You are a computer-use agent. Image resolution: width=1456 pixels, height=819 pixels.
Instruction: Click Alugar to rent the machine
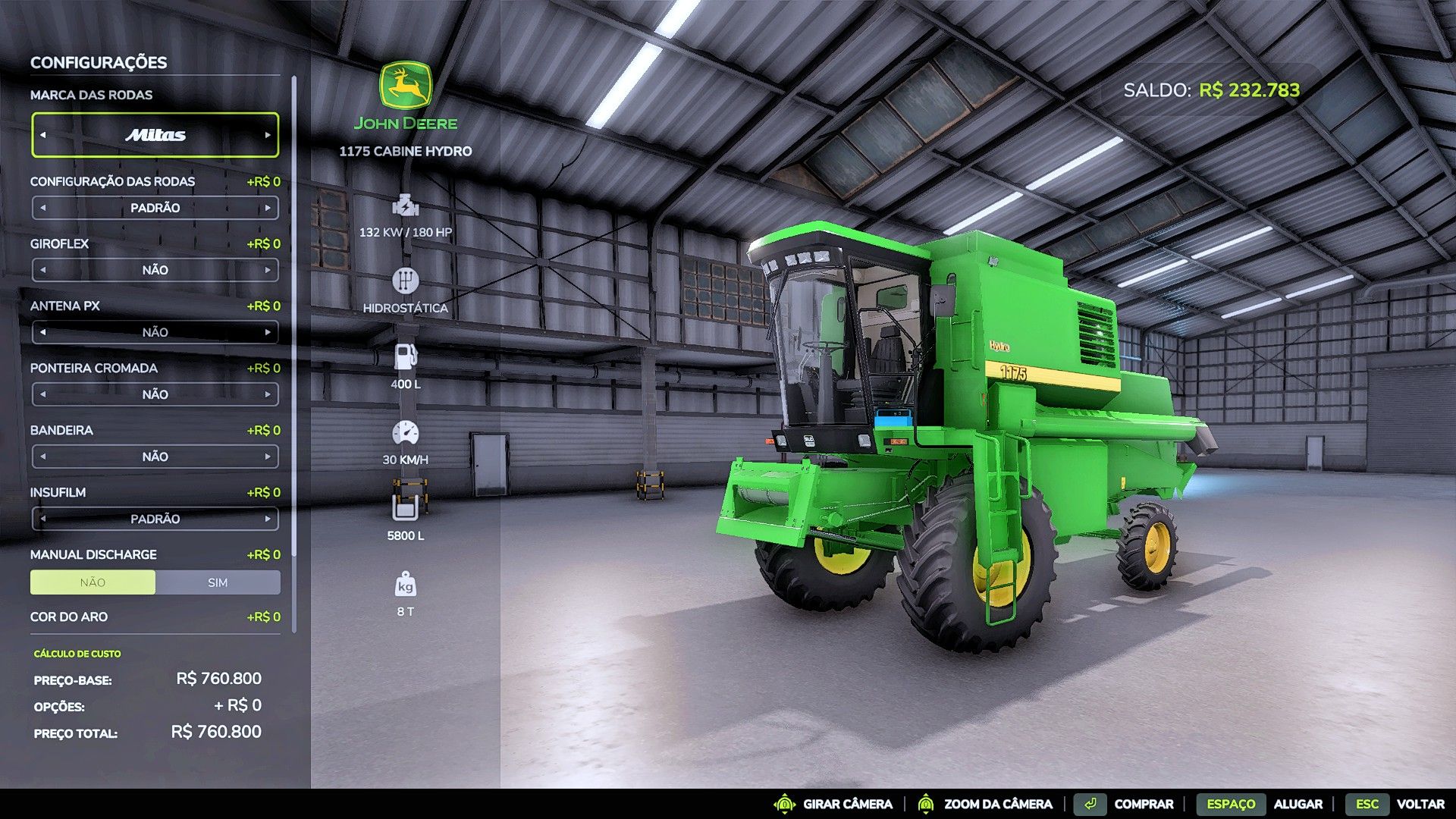click(1299, 804)
